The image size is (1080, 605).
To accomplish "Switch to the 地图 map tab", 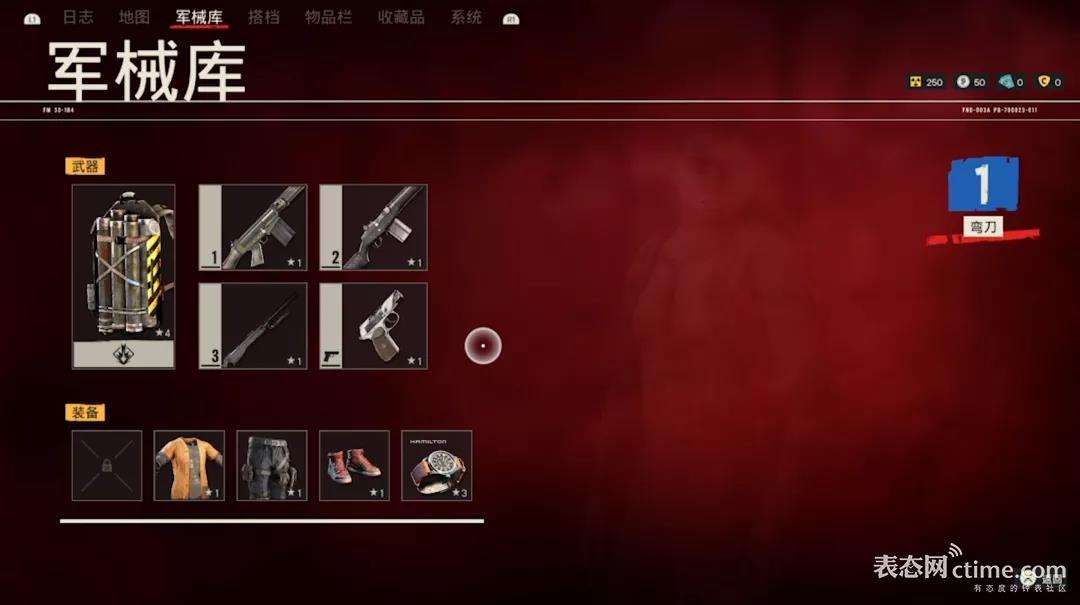I will coord(134,17).
